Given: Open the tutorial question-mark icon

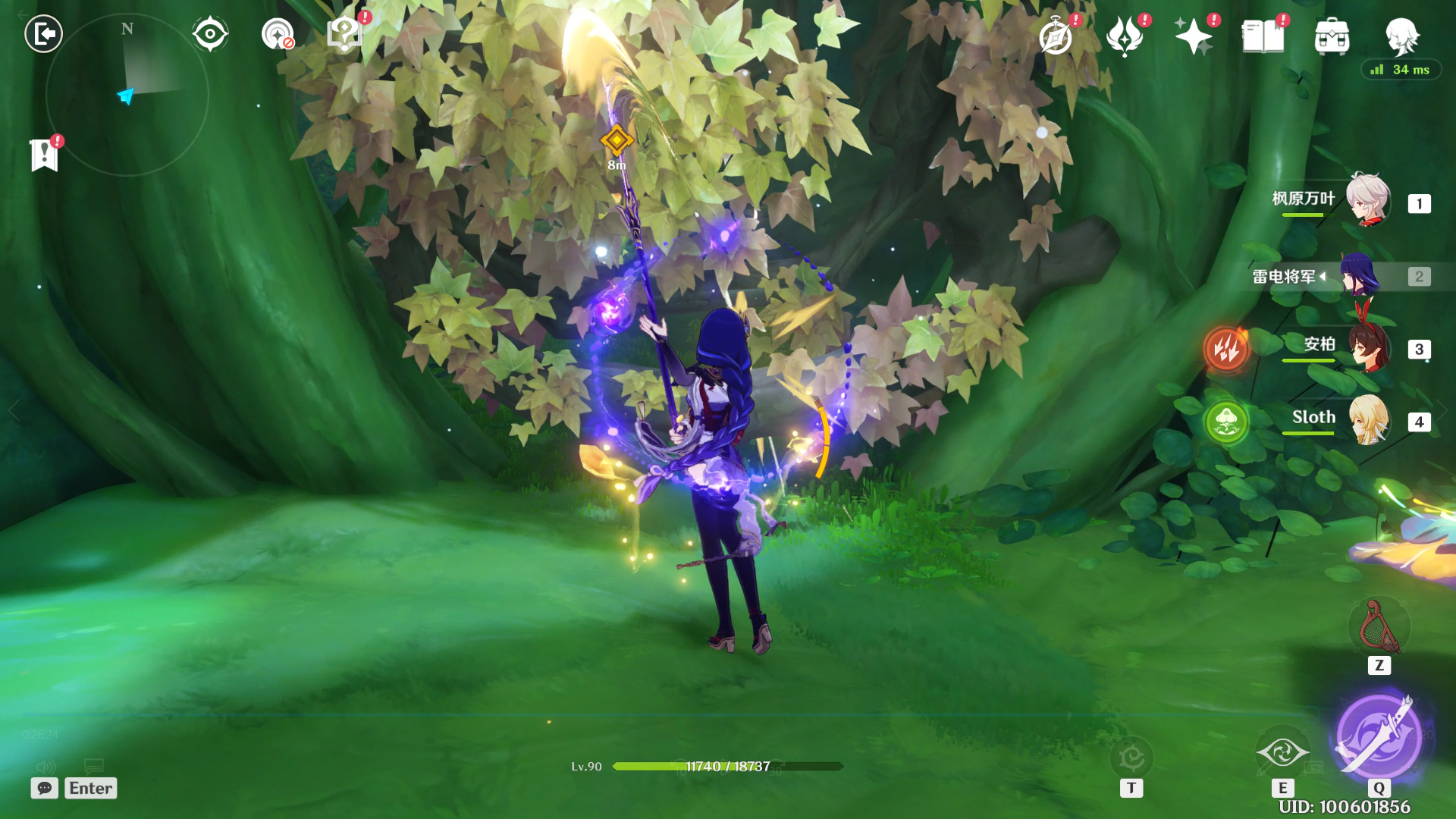Looking at the screenshot, I should 345,34.
